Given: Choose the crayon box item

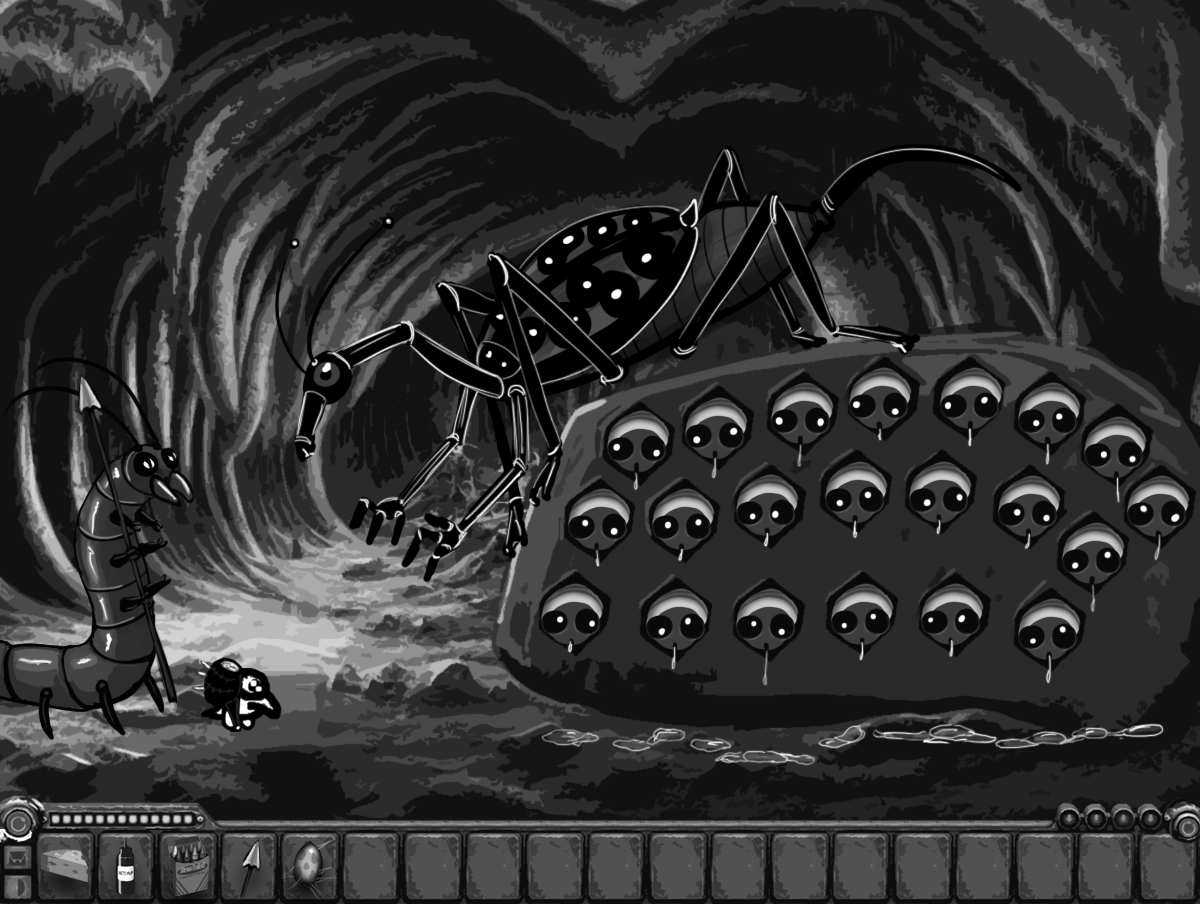Looking at the screenshot, I should (188, 863).
